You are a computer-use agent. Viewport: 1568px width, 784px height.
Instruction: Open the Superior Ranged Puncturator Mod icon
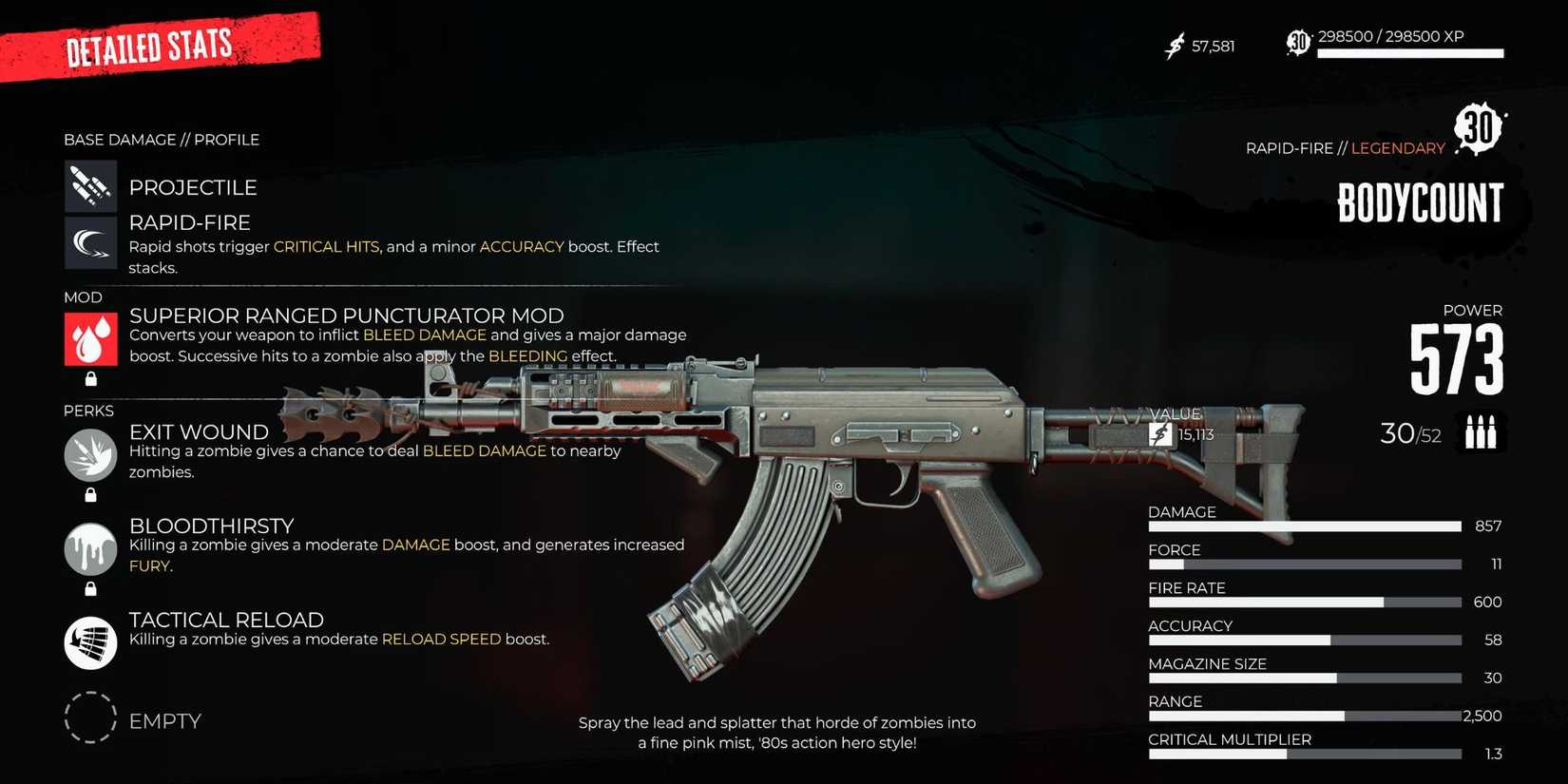pos(90,338)
